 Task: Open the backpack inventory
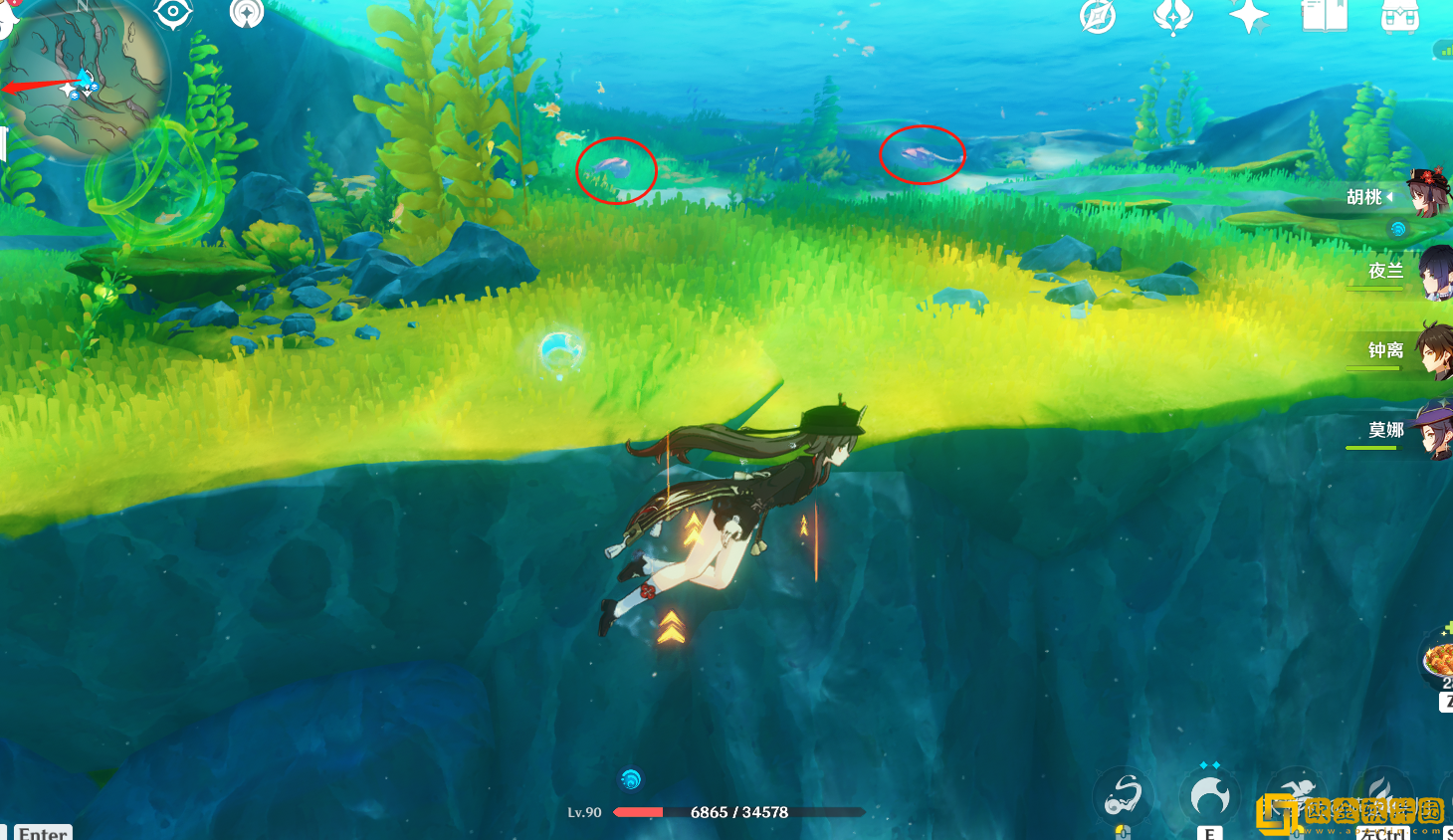point(1399,16)
